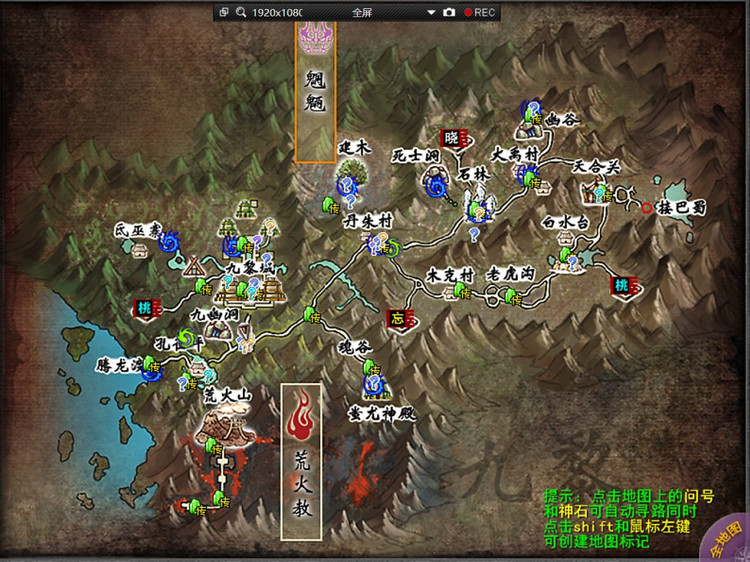Select the 魍魉 faction banner
The width and height of the screenshot is (750, 562).
click(315, 90)
